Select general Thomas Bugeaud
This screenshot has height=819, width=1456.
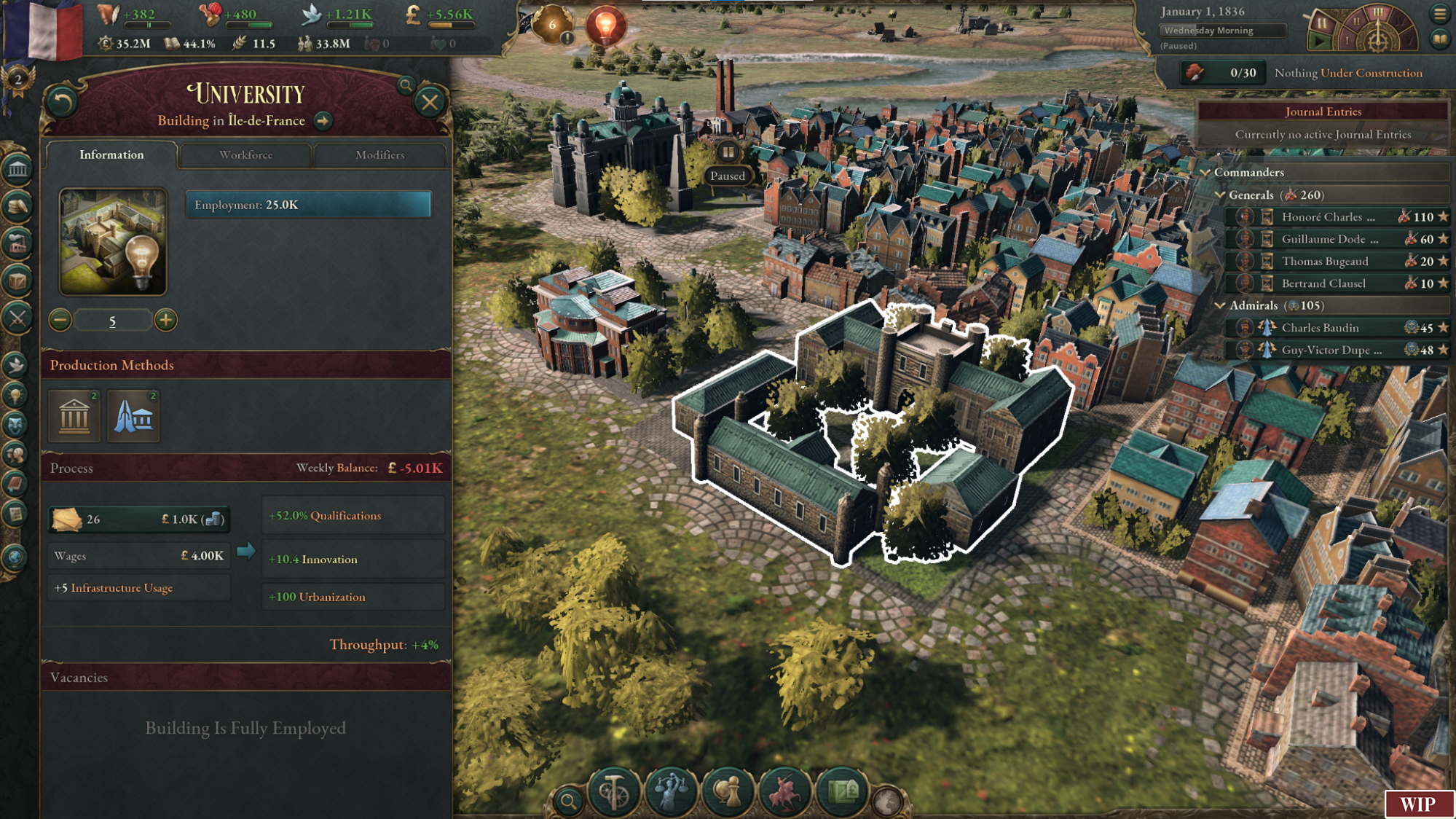coord(1324,262)
